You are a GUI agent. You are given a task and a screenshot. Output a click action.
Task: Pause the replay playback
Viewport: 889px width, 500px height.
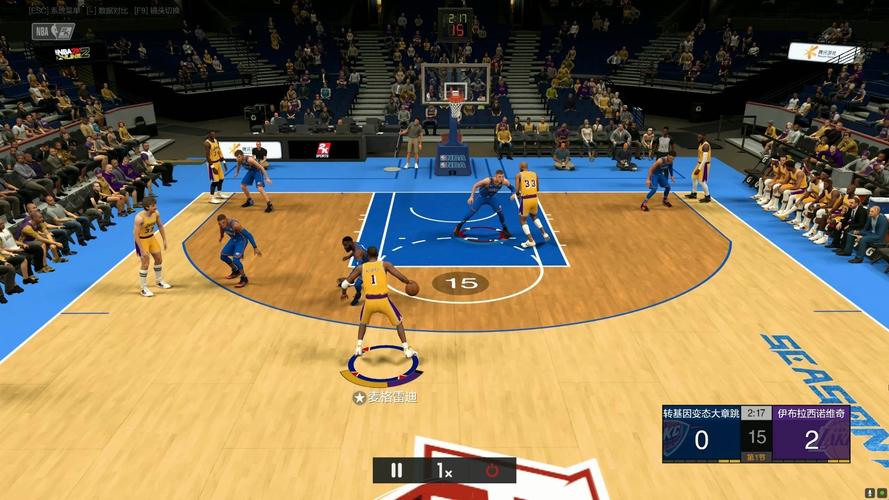(x=396, y=470)
